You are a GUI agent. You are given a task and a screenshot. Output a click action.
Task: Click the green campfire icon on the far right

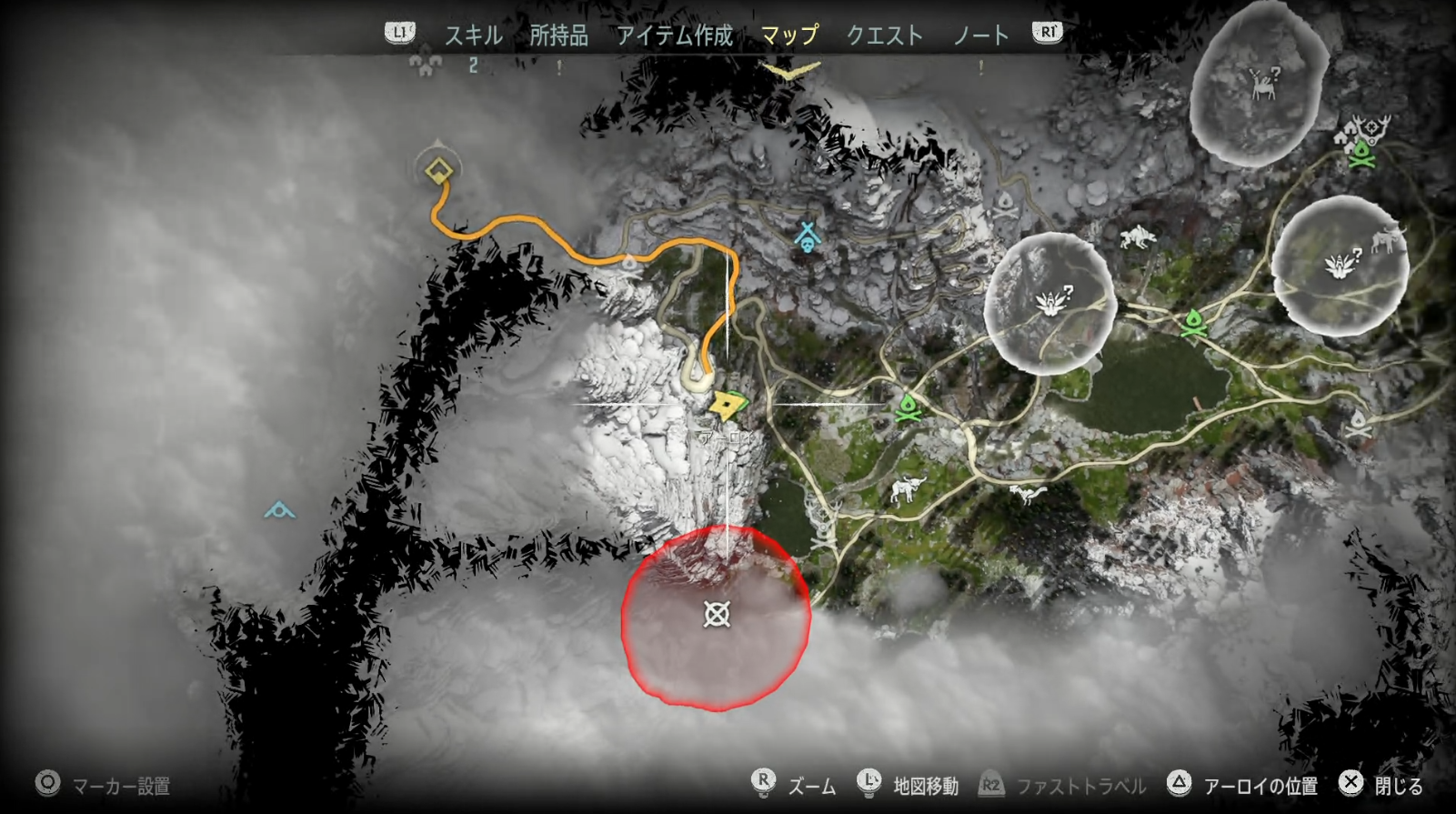1361,156
